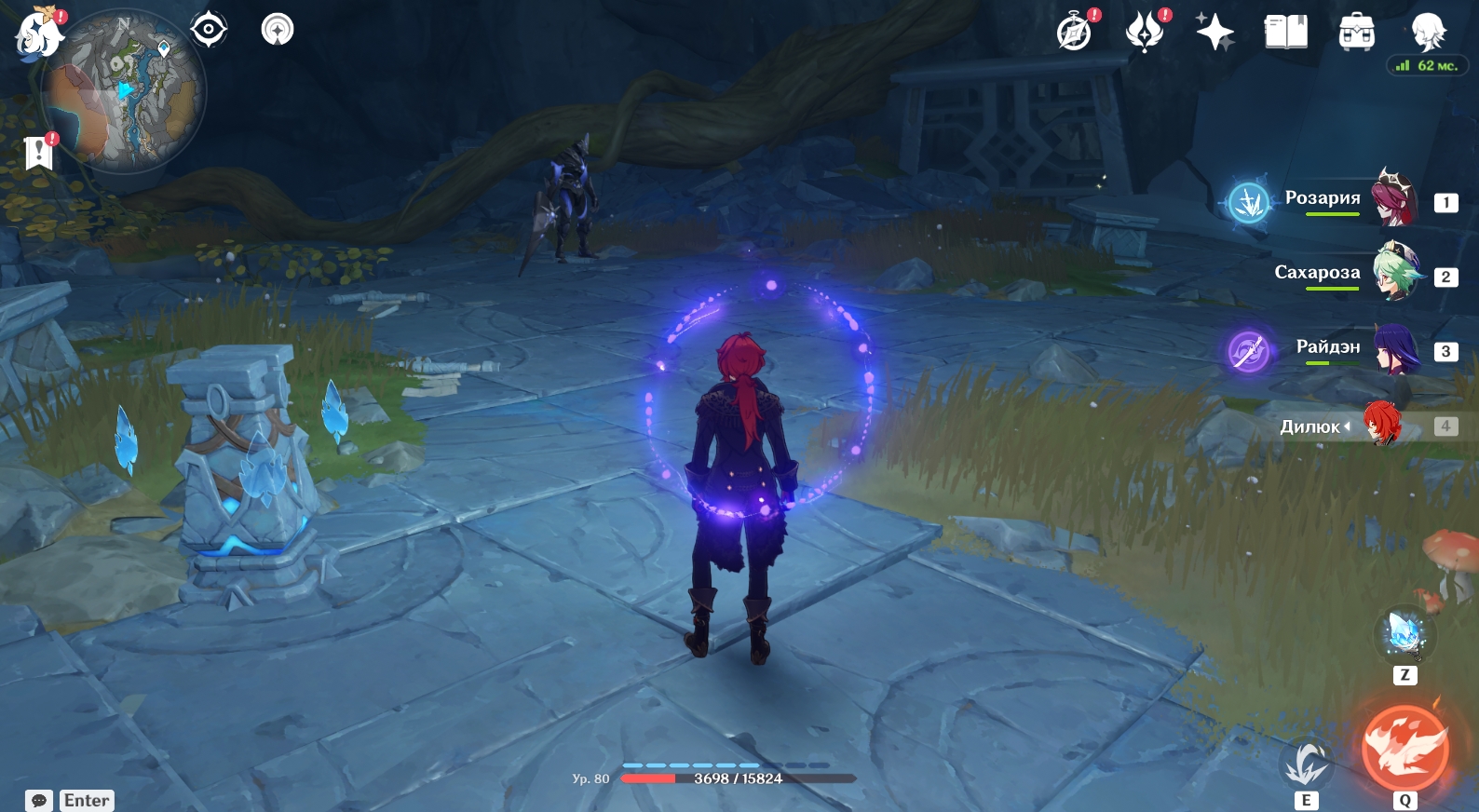Toggle elemental sight eye icon
1479x812 pixels.
pyautogui.click(x=208, y=30)
